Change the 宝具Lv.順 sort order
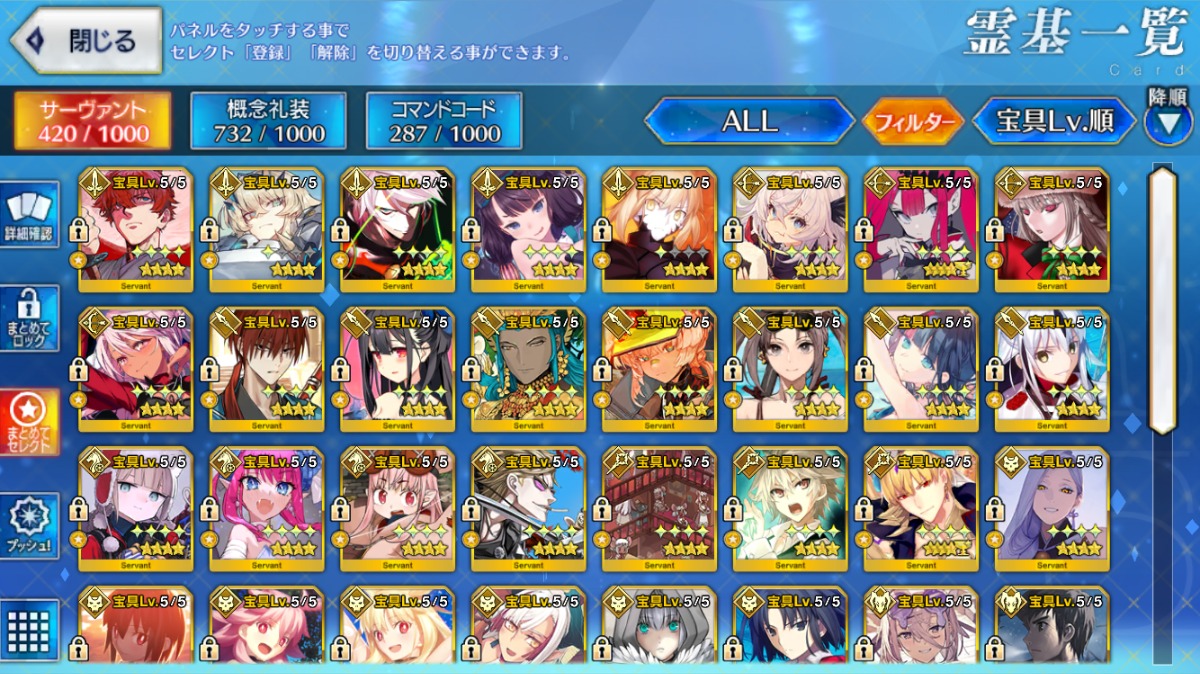 coord(1054,122)
